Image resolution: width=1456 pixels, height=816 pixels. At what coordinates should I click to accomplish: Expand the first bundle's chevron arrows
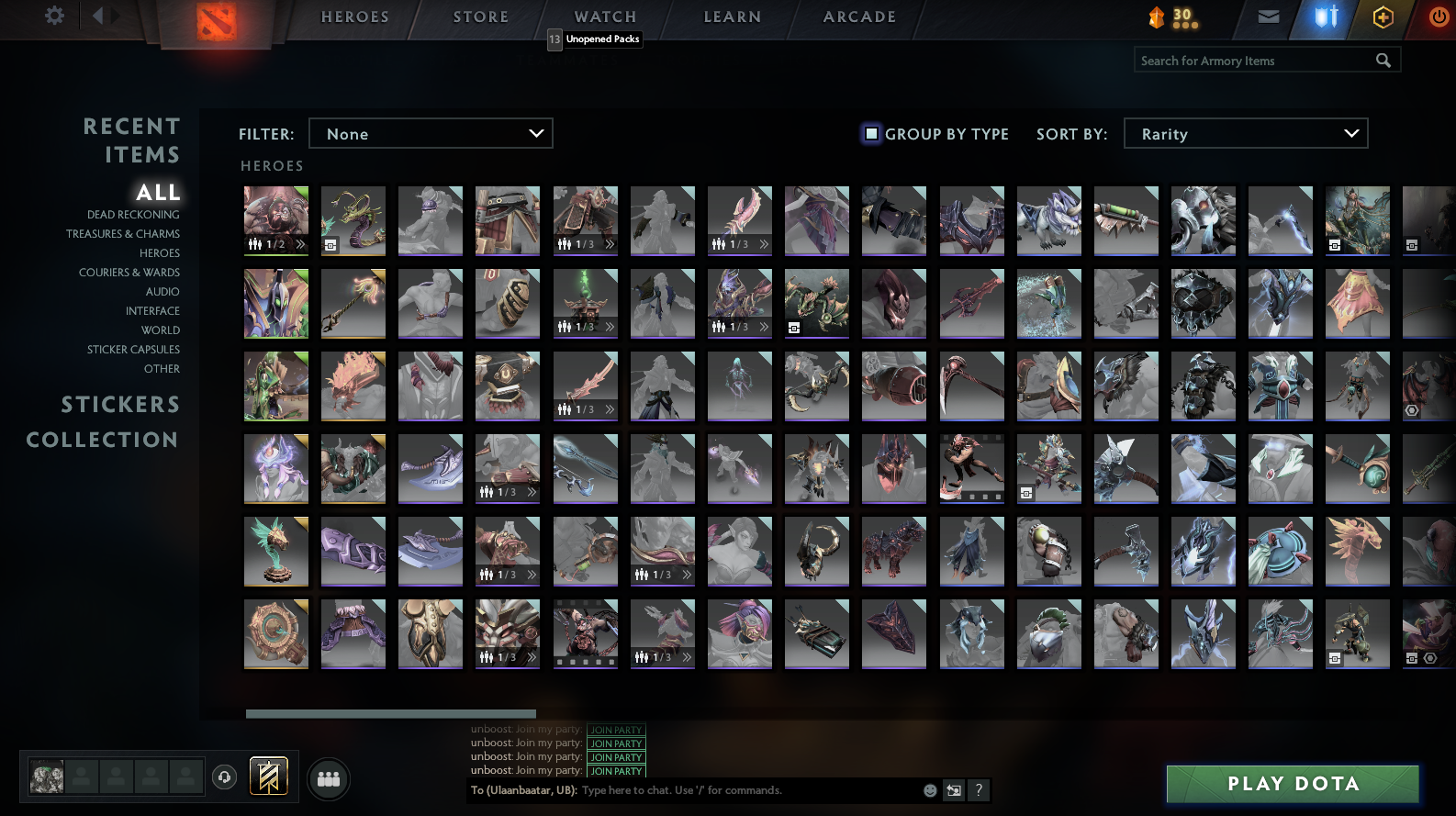pyautogui.click(x=300, y=244)
